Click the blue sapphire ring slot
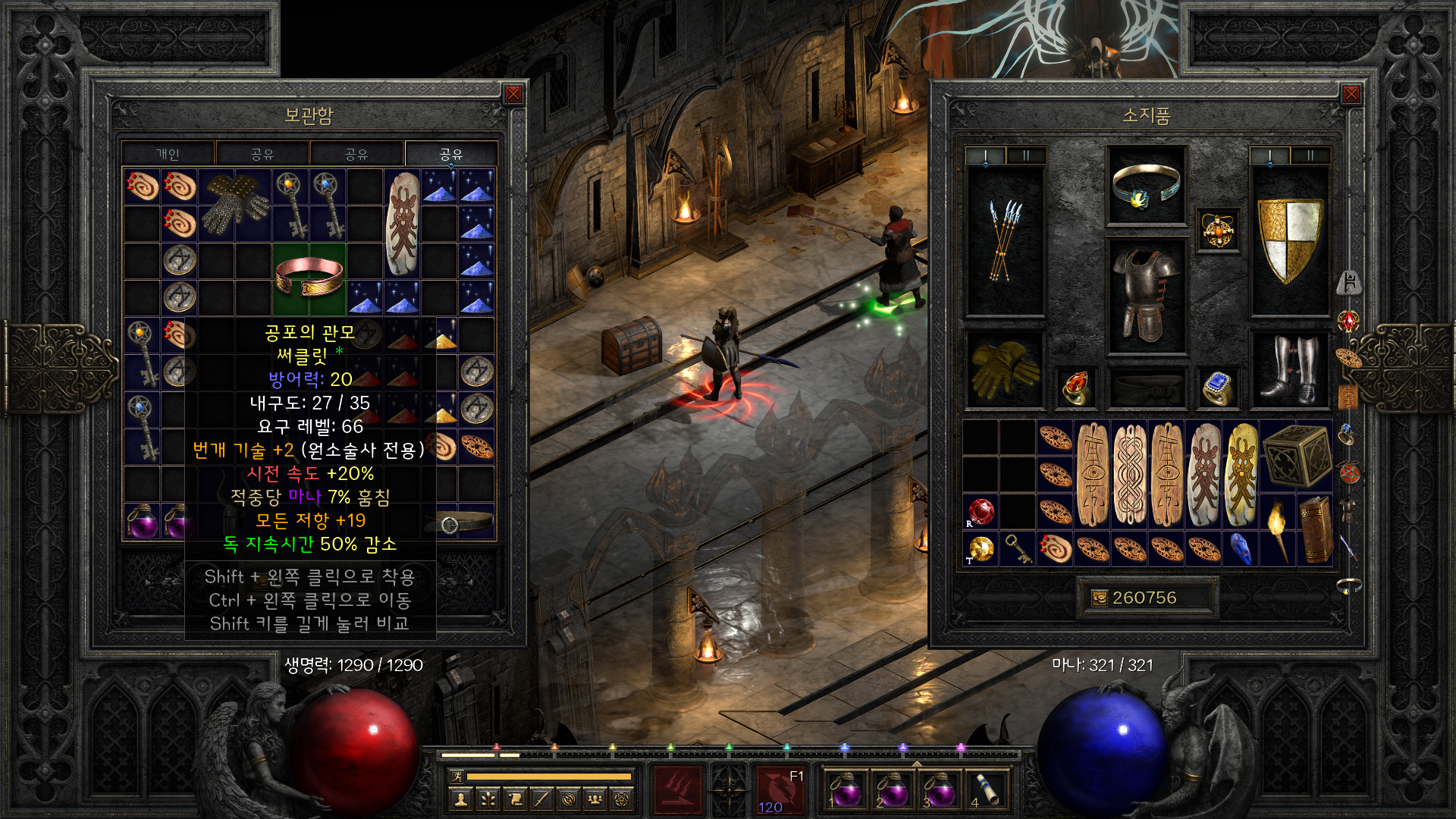The width and height of the screenshot is (1456, 819). point(1217,388)
